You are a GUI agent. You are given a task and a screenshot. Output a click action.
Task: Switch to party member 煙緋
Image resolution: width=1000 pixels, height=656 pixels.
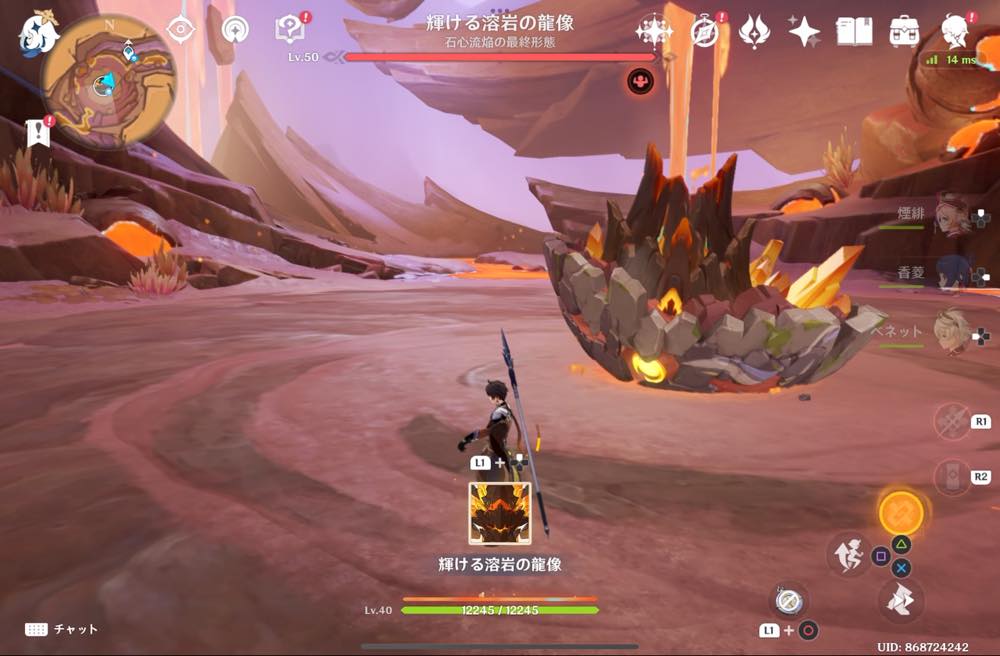click(x=952, y=214)
